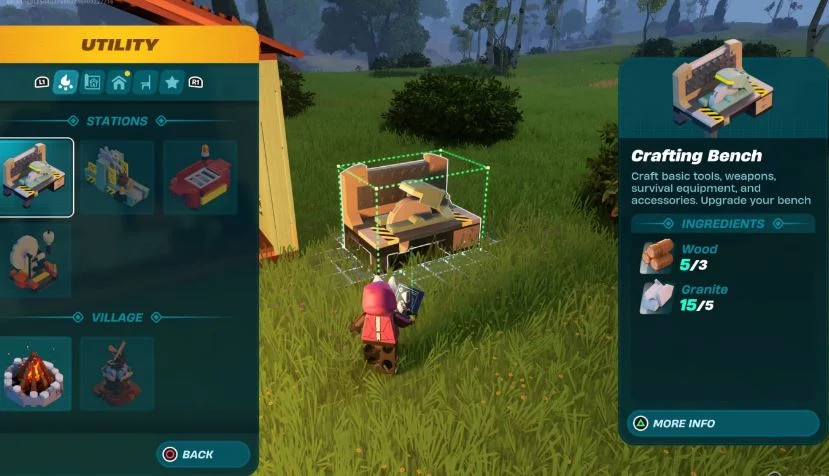
Task: Open the chair furniture tab
Action: (x=145, y=82)
